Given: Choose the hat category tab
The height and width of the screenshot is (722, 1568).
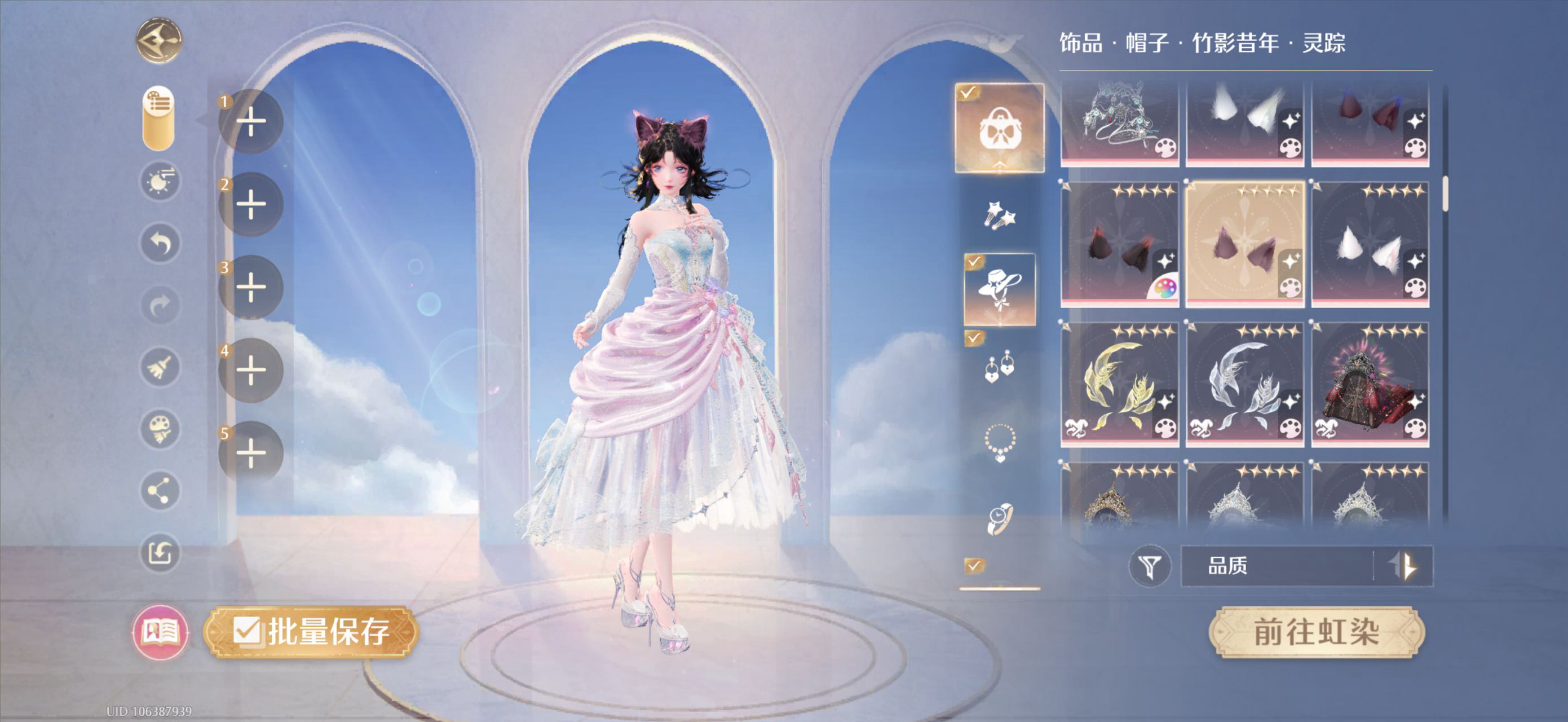Looking at the screenshot, I should click(x=1000, y=290).
